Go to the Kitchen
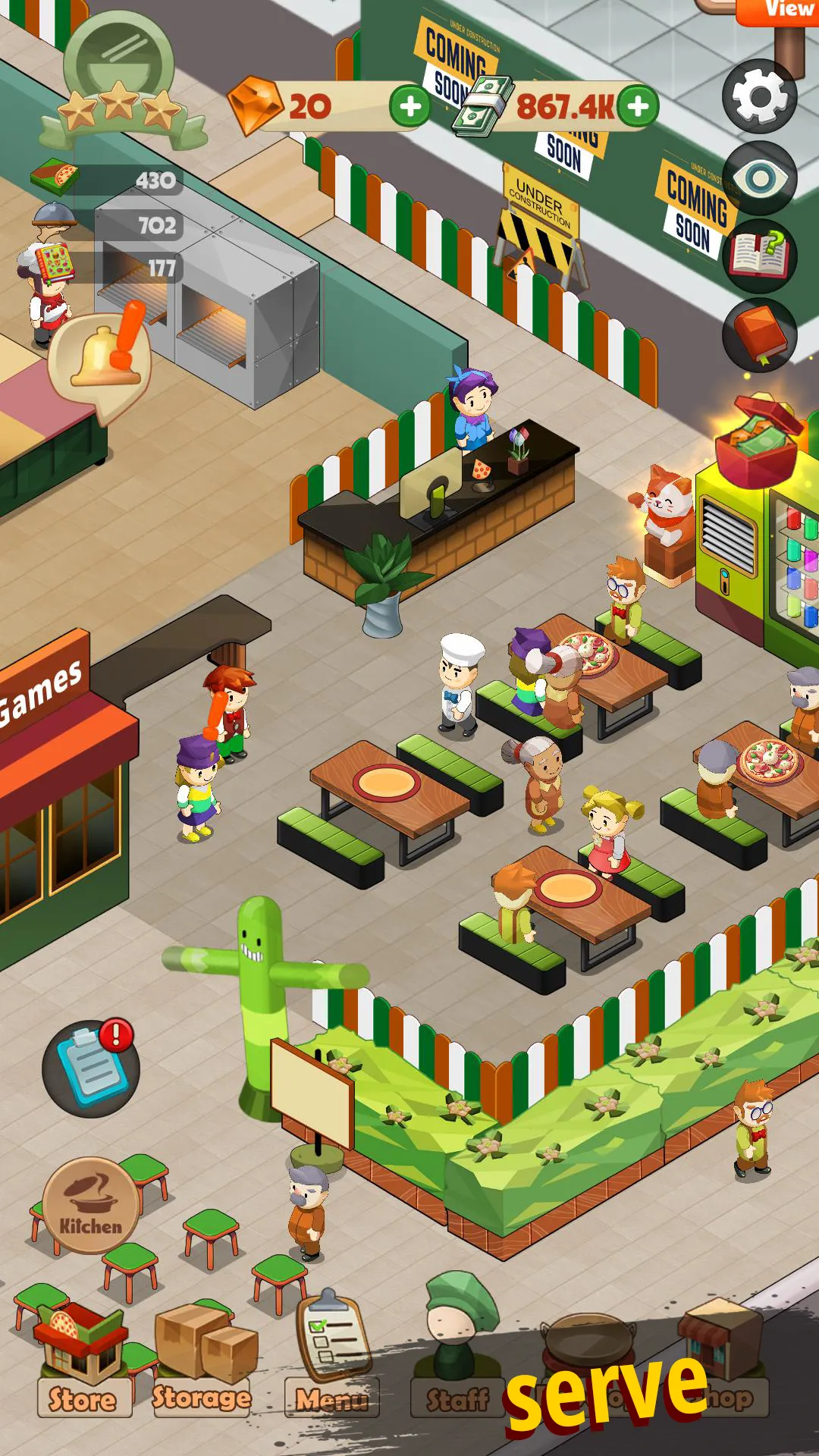This screenshot has width=819, height=1456. 91,1206
